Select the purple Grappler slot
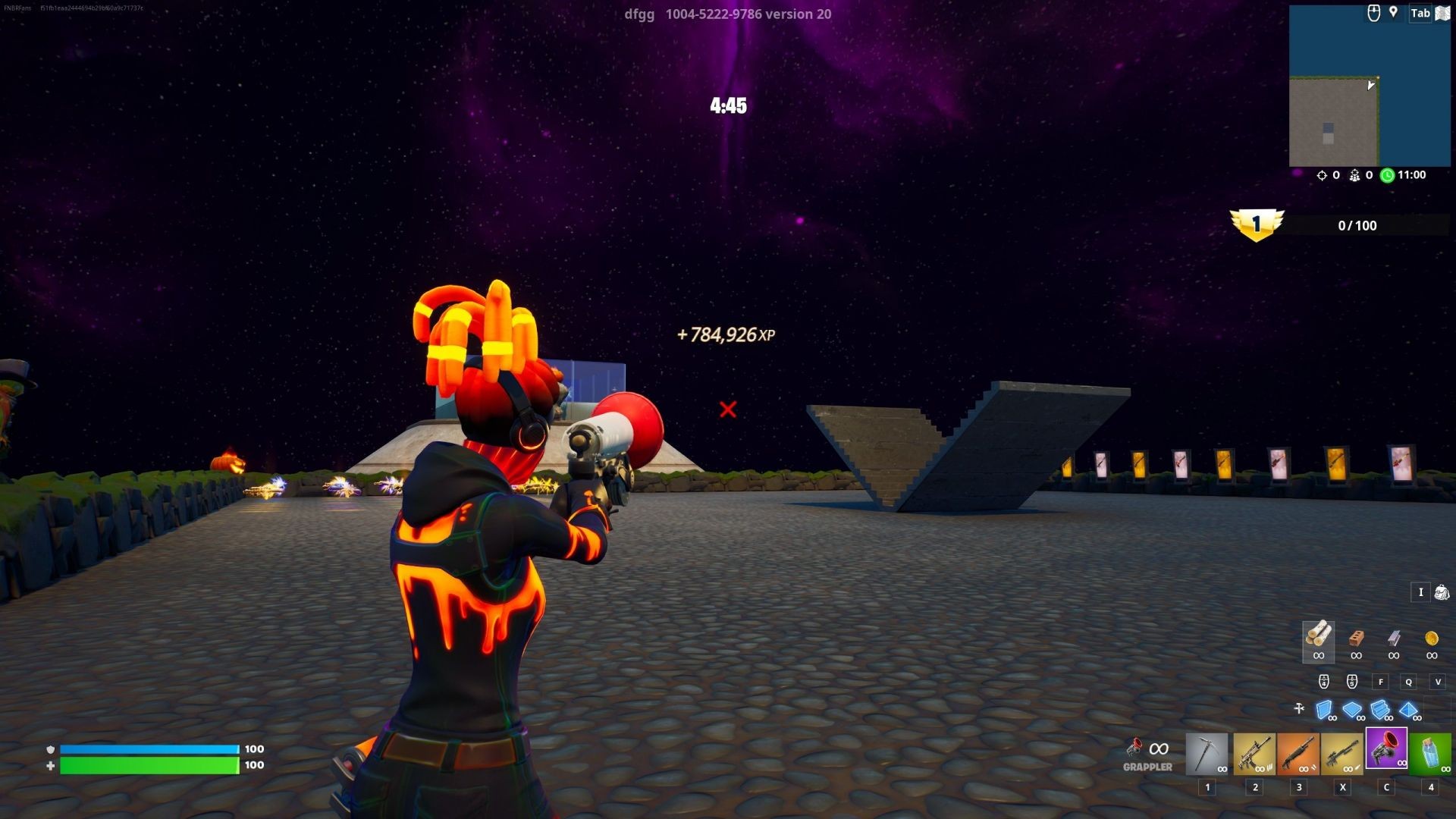Image resolution: width=1456 pixels, height=819 pixels. (1386, 748)
